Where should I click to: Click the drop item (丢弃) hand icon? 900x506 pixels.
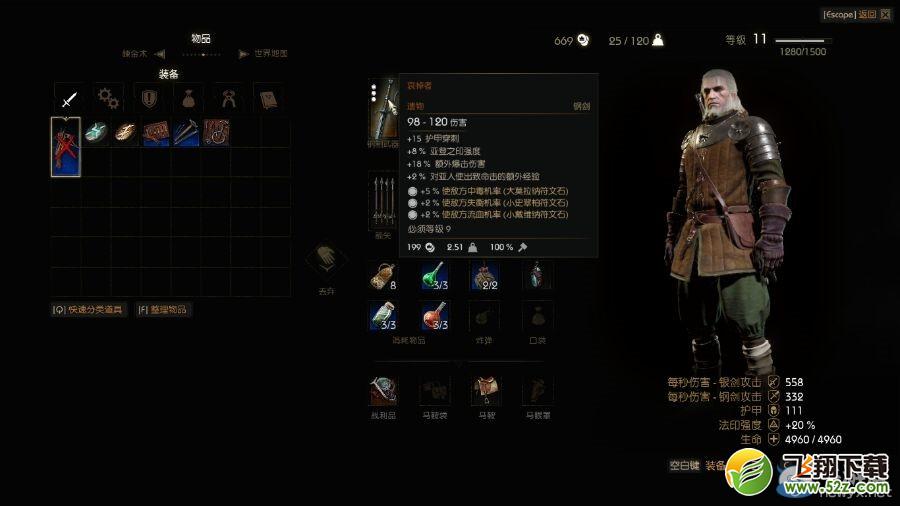point(326,262)
